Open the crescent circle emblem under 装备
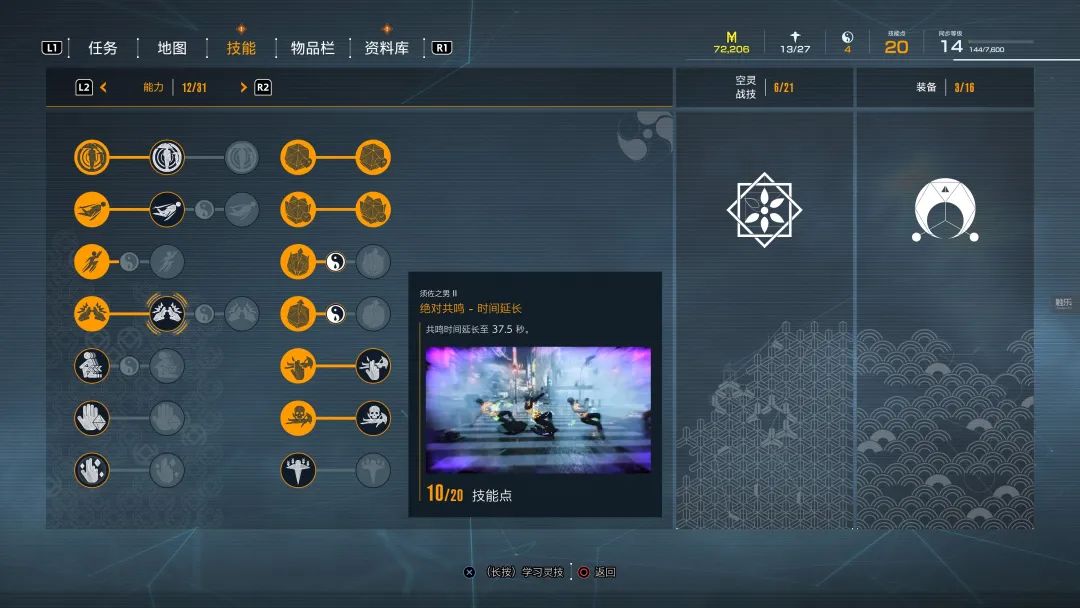Viewport: 1080px width, 608px height. pos(944,211)
